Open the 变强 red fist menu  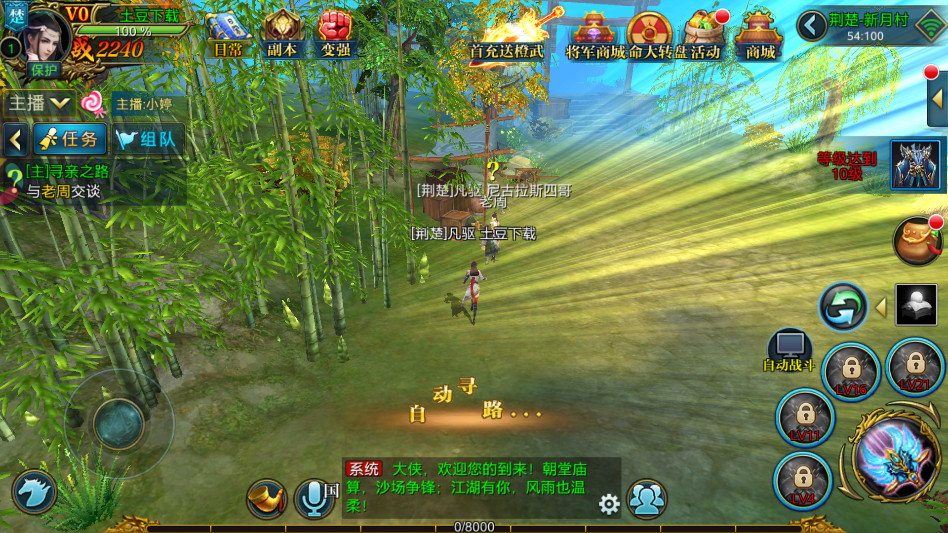[x=335, y=33]
